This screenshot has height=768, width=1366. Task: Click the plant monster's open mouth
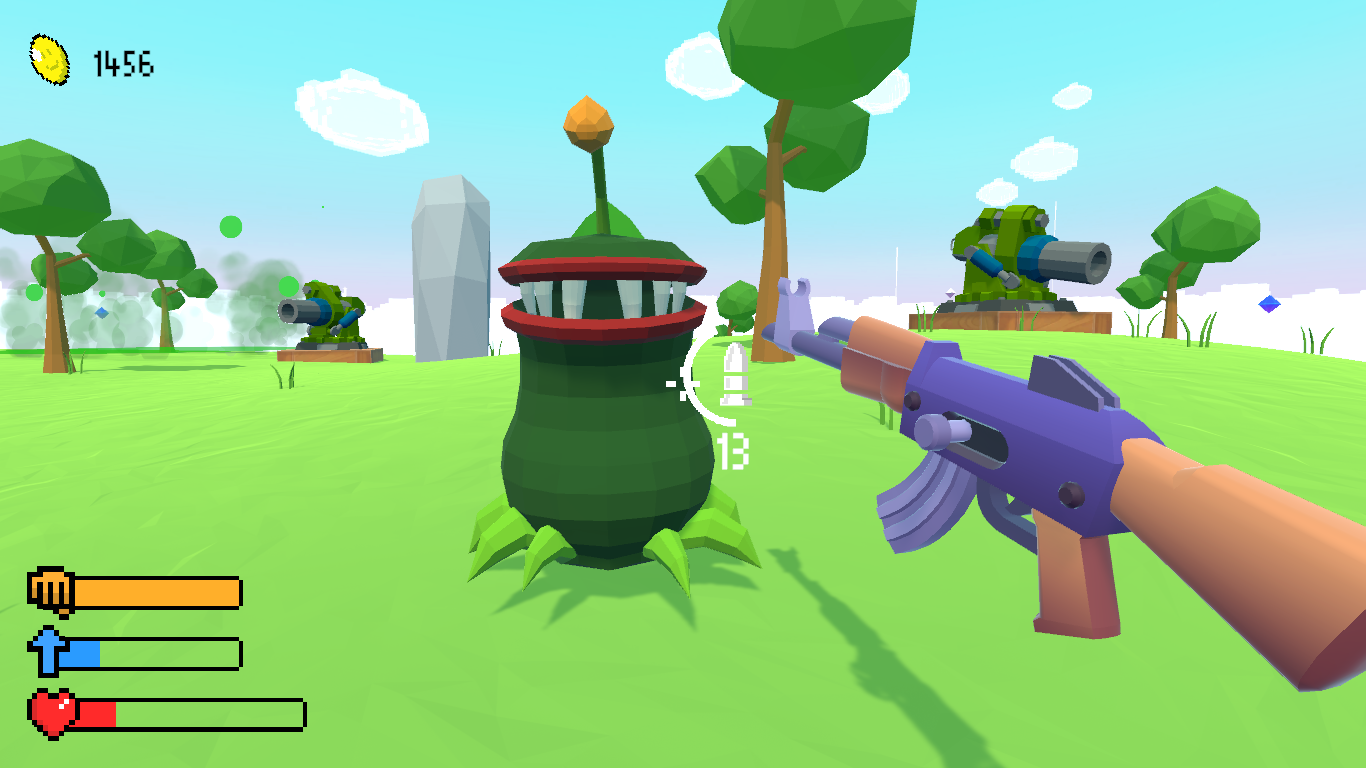600,295
